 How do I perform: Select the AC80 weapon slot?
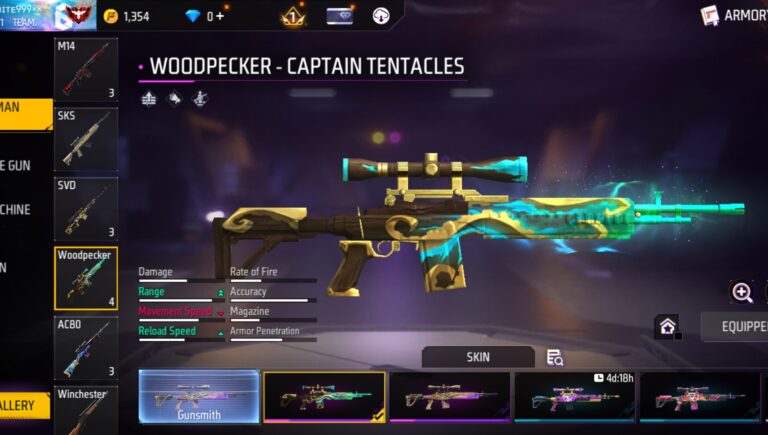(85, 347)
